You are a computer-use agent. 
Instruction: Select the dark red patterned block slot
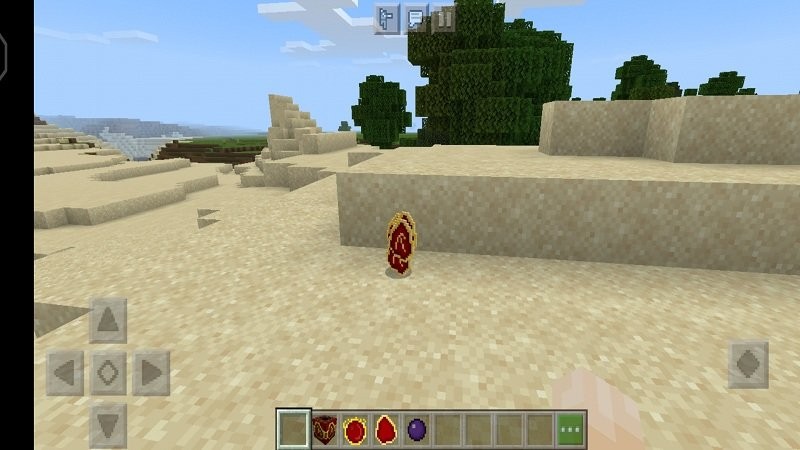(324, 430)
